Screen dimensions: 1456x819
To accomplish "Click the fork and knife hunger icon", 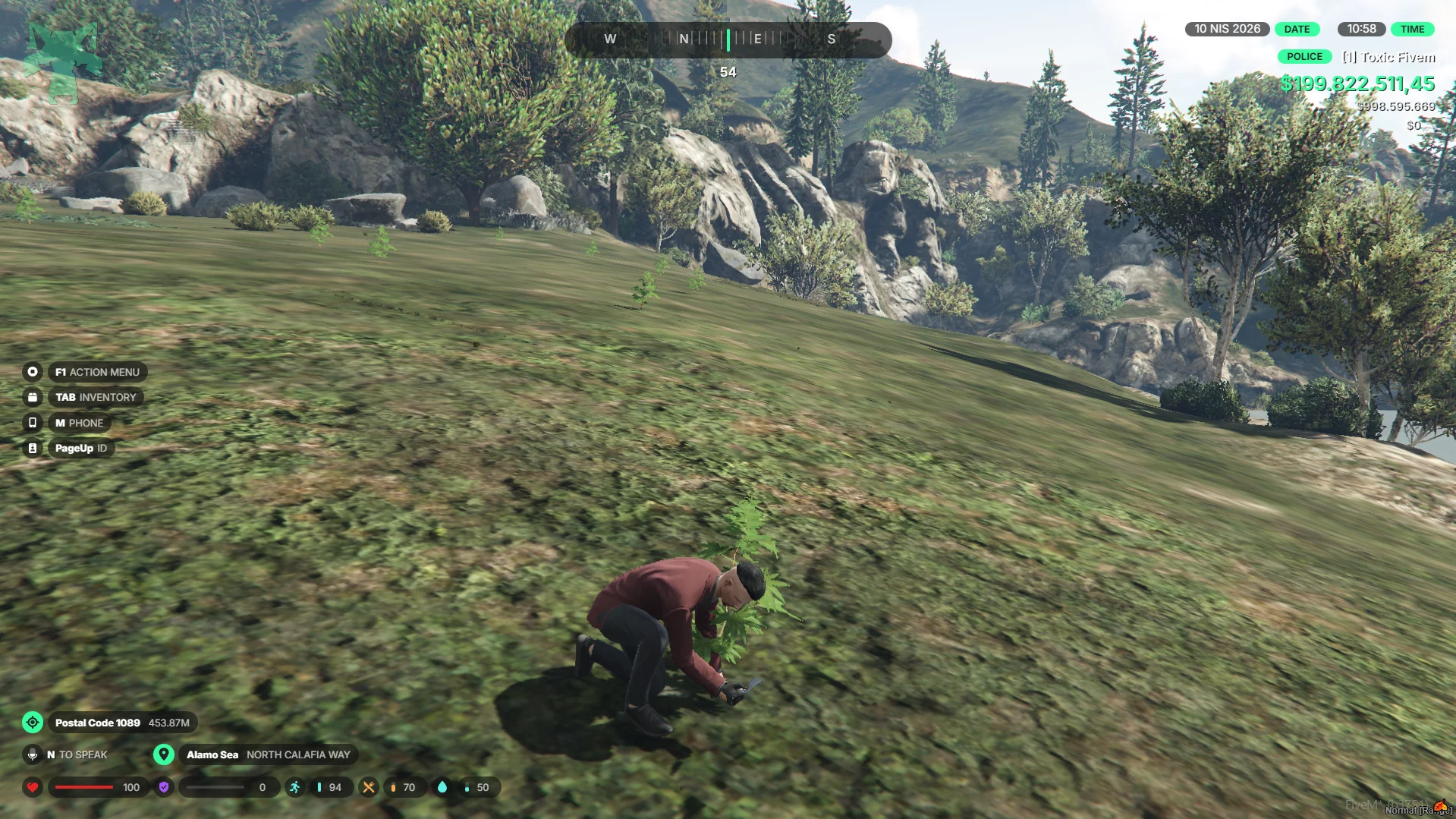I will pyautogui.click(x=369, y=787).
